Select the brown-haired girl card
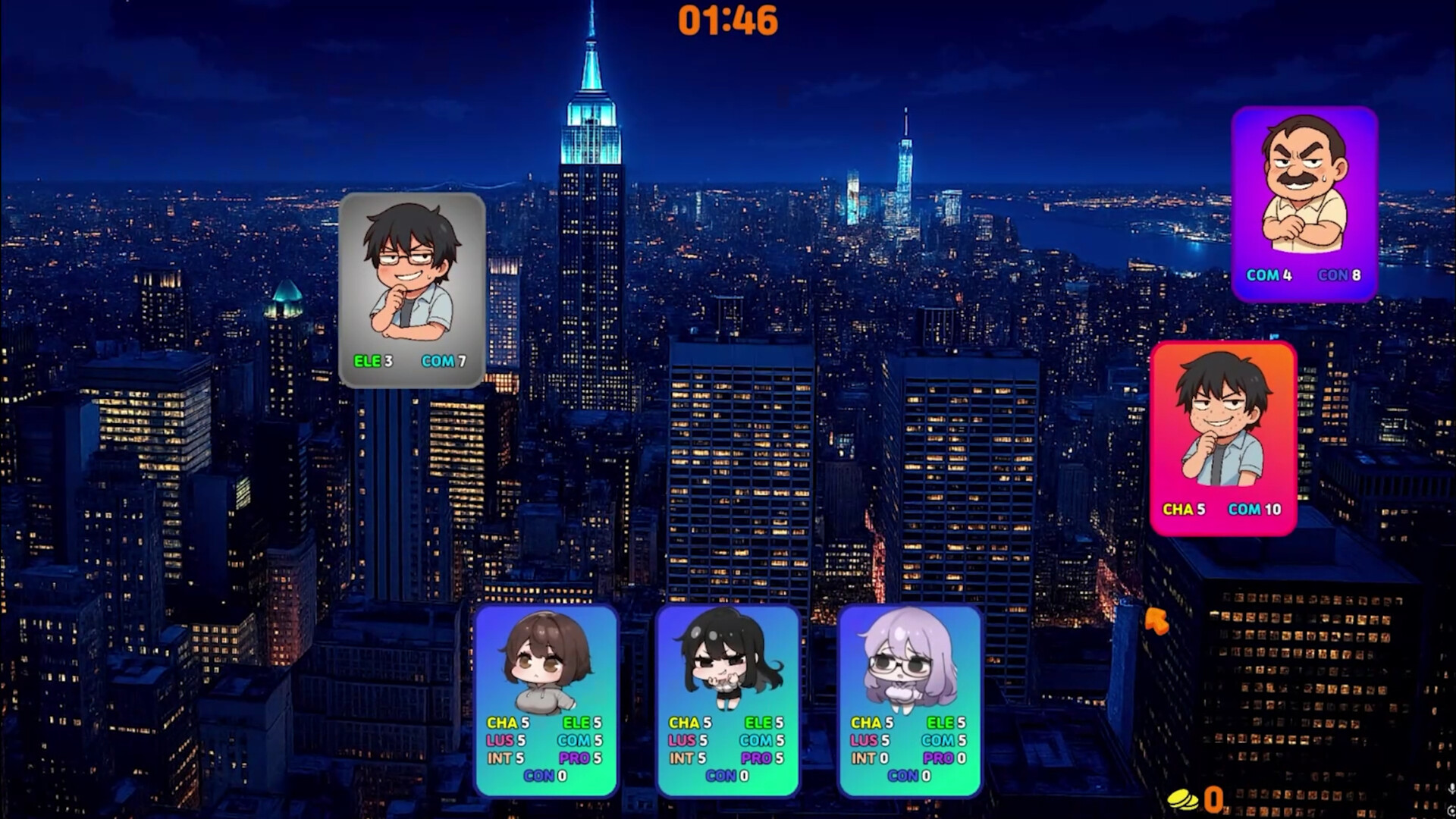Image resolution: width=1456 pixels, height=819 pixels. click(x=546, y=699)
